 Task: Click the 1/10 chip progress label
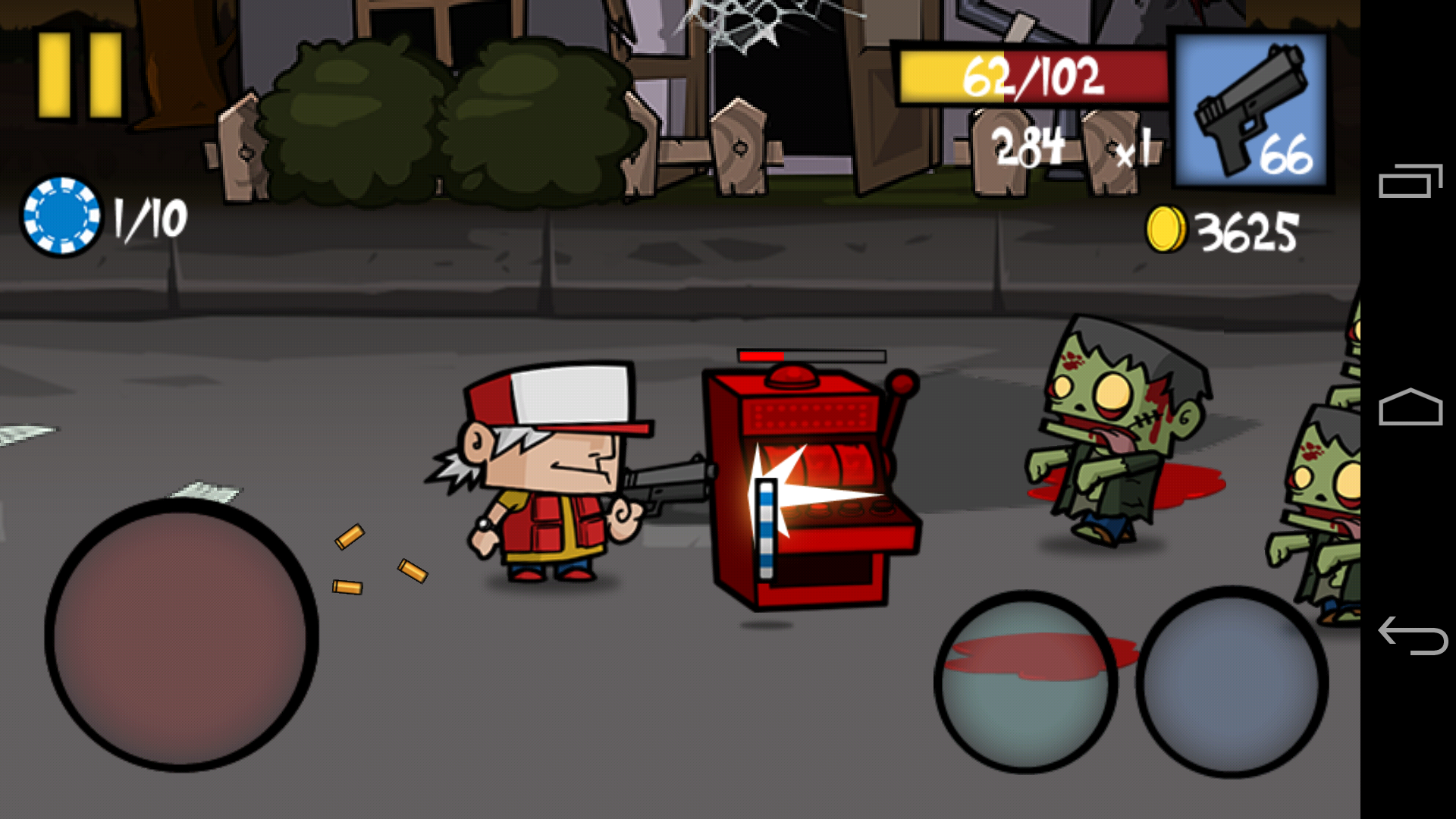pyautogui.click(x=148, y=220)
